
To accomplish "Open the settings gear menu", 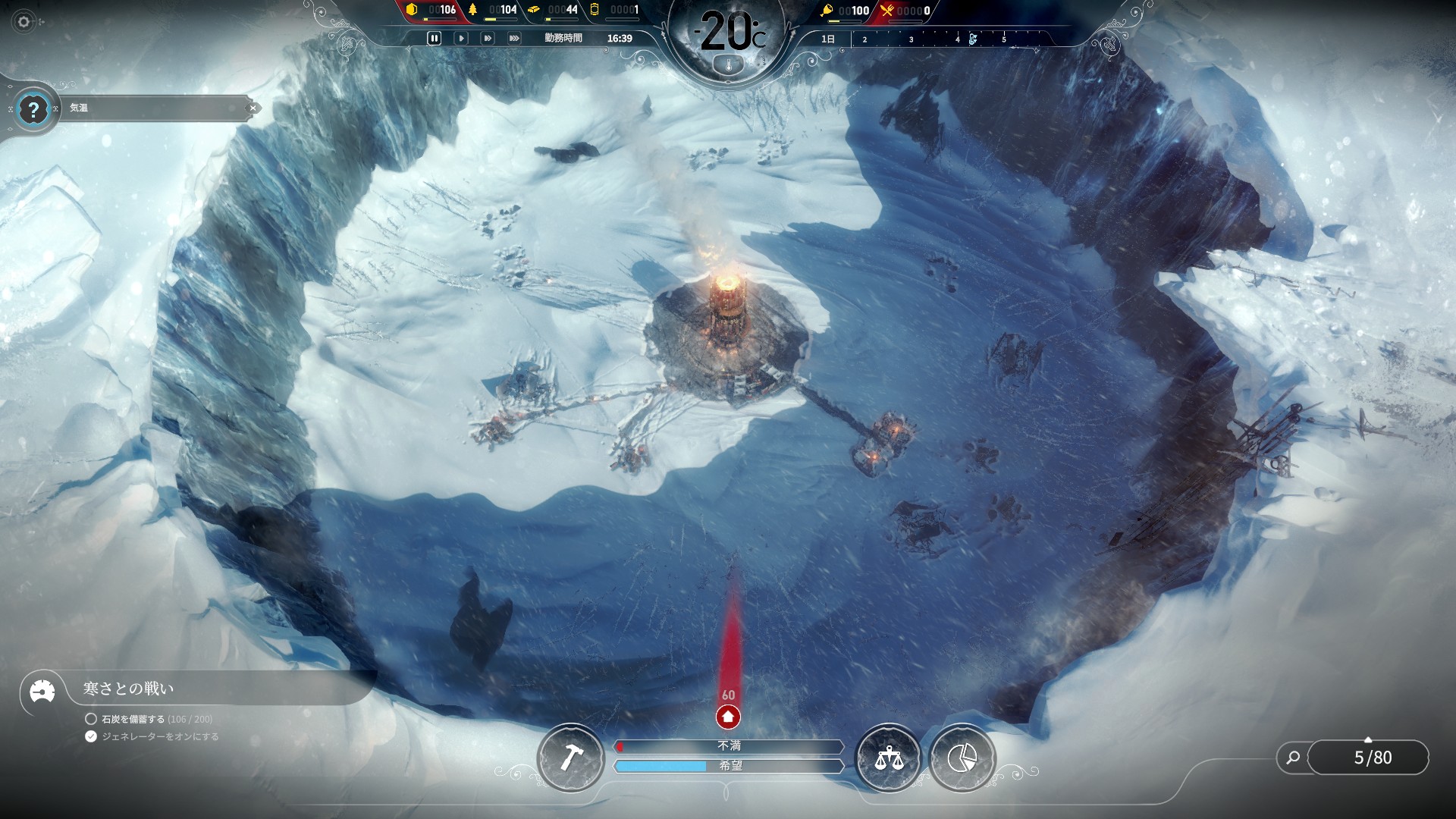I will pyautogui.click(x=24, y=22).
